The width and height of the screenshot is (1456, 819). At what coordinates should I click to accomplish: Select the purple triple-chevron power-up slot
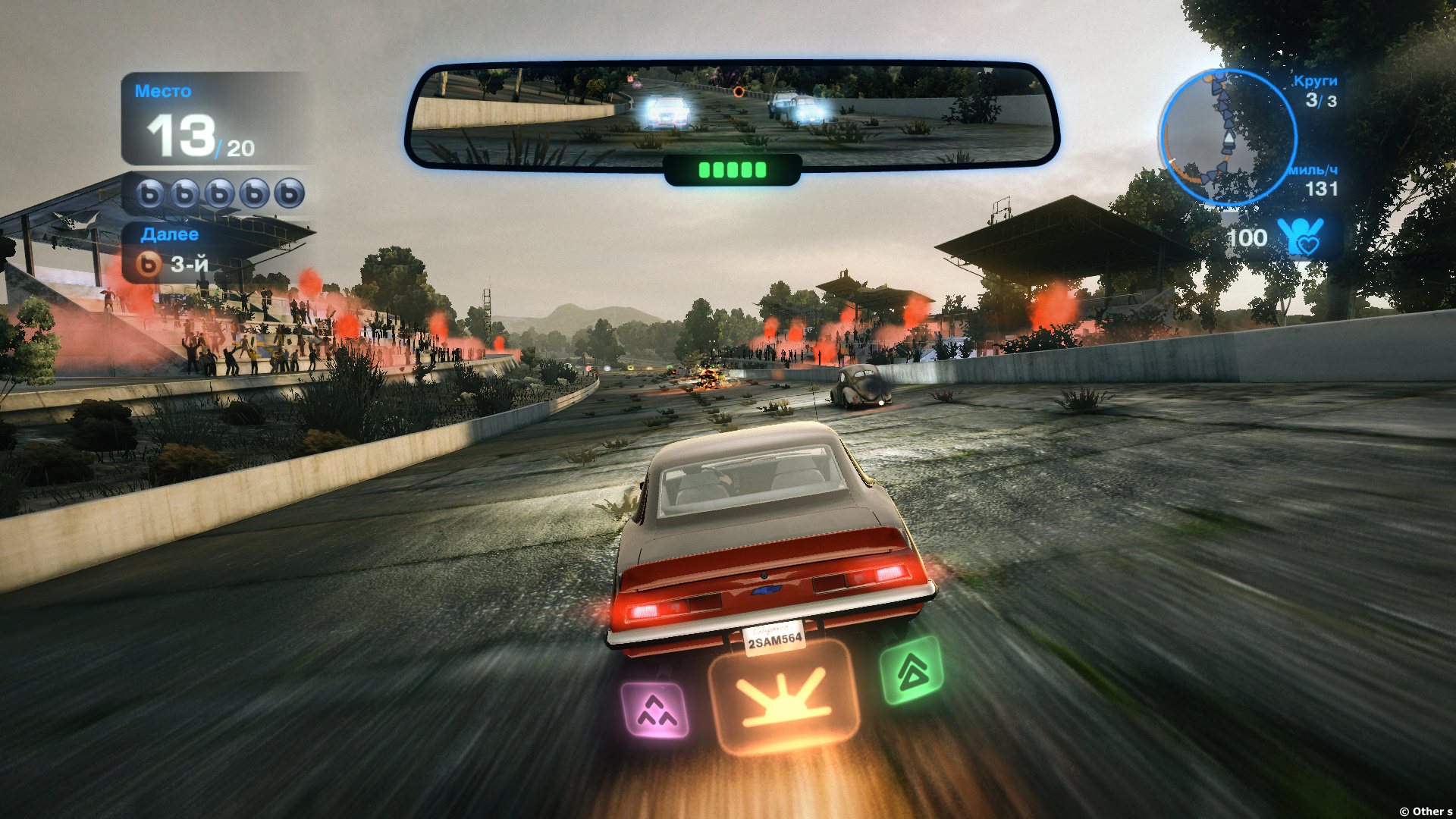pyautogui.click(x=655, y=710)
